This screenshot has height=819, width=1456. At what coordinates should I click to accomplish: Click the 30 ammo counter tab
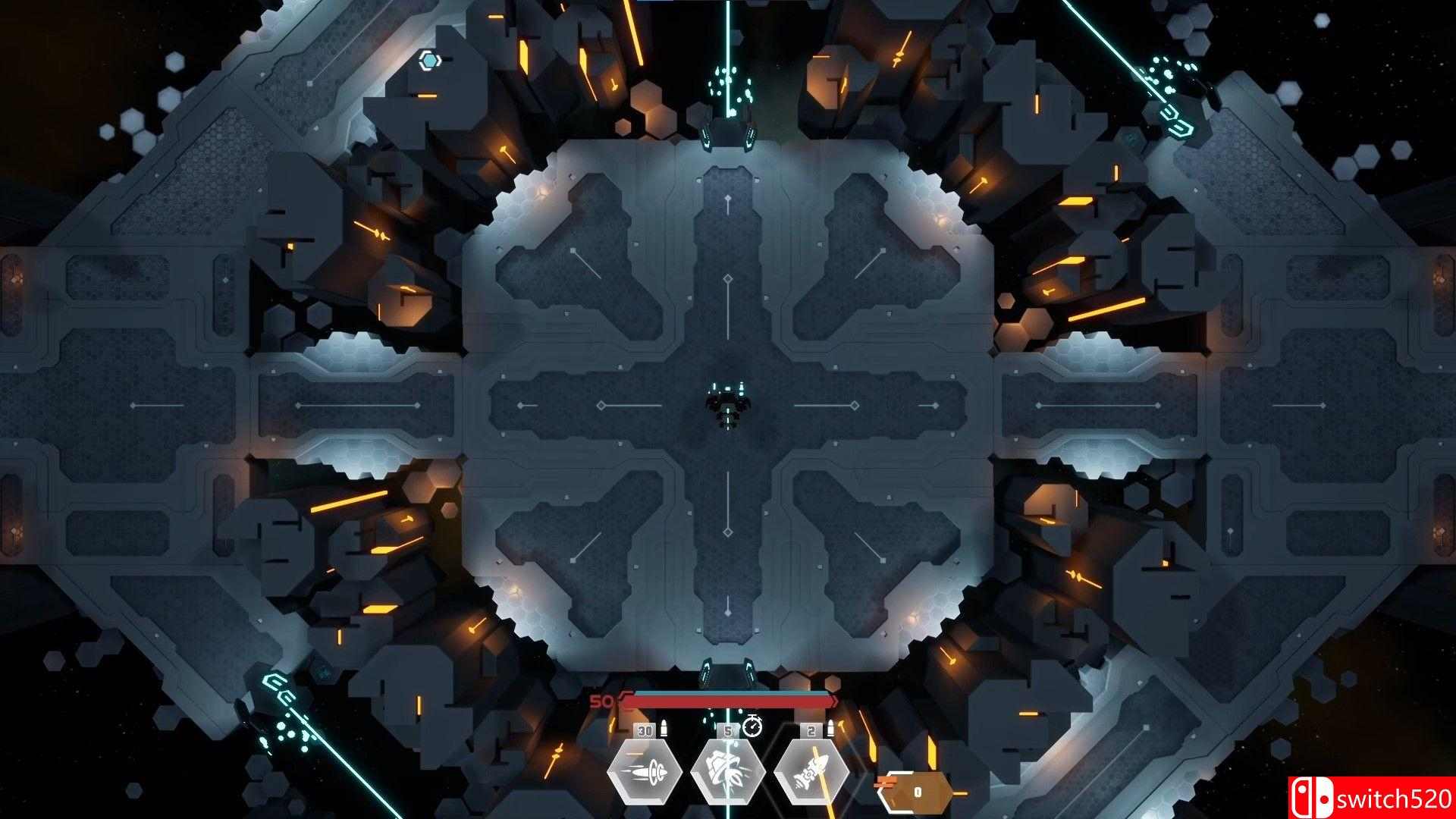point(645,730)
